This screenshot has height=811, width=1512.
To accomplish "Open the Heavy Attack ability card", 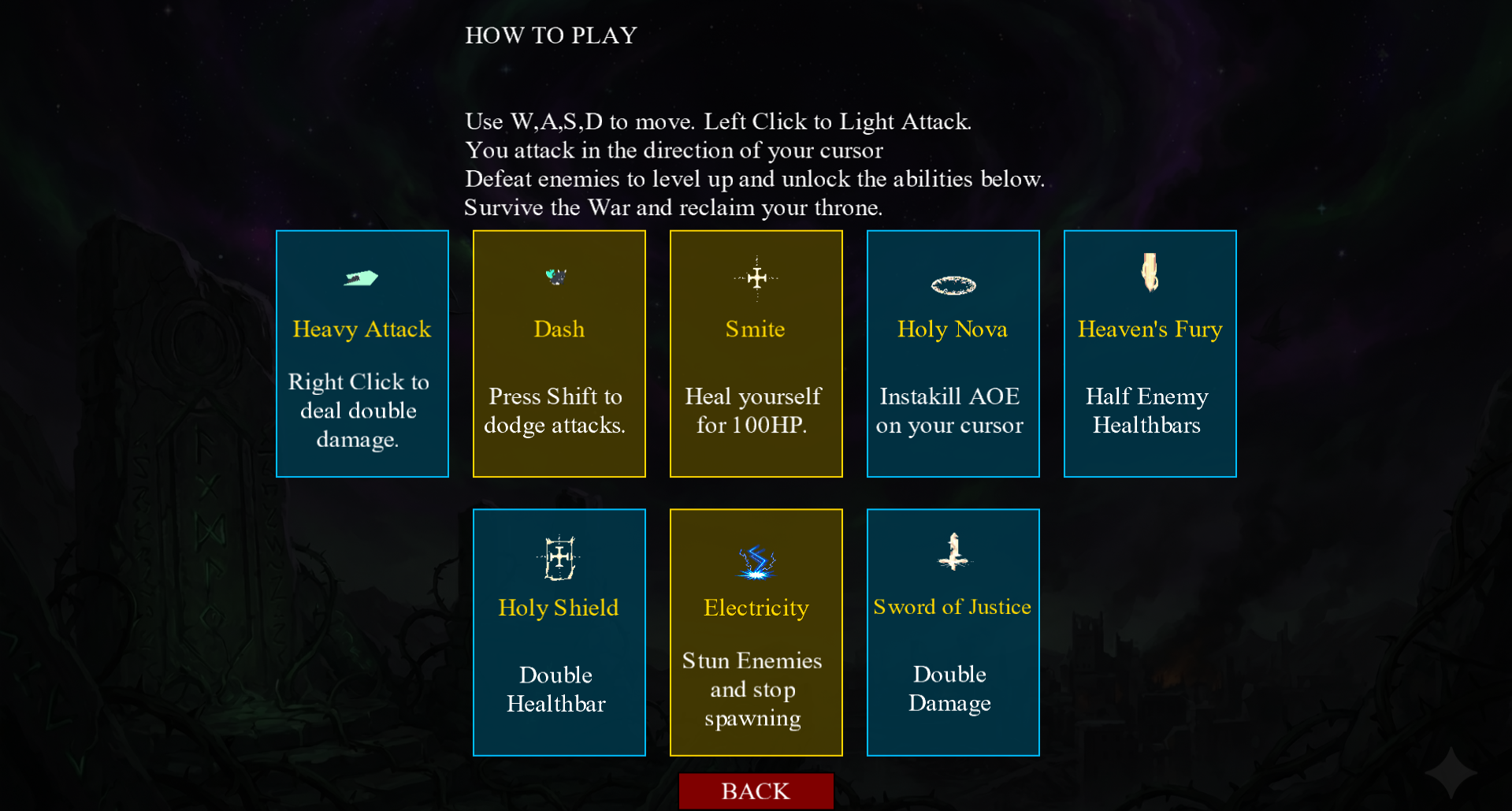I will (x=362, y=353).
